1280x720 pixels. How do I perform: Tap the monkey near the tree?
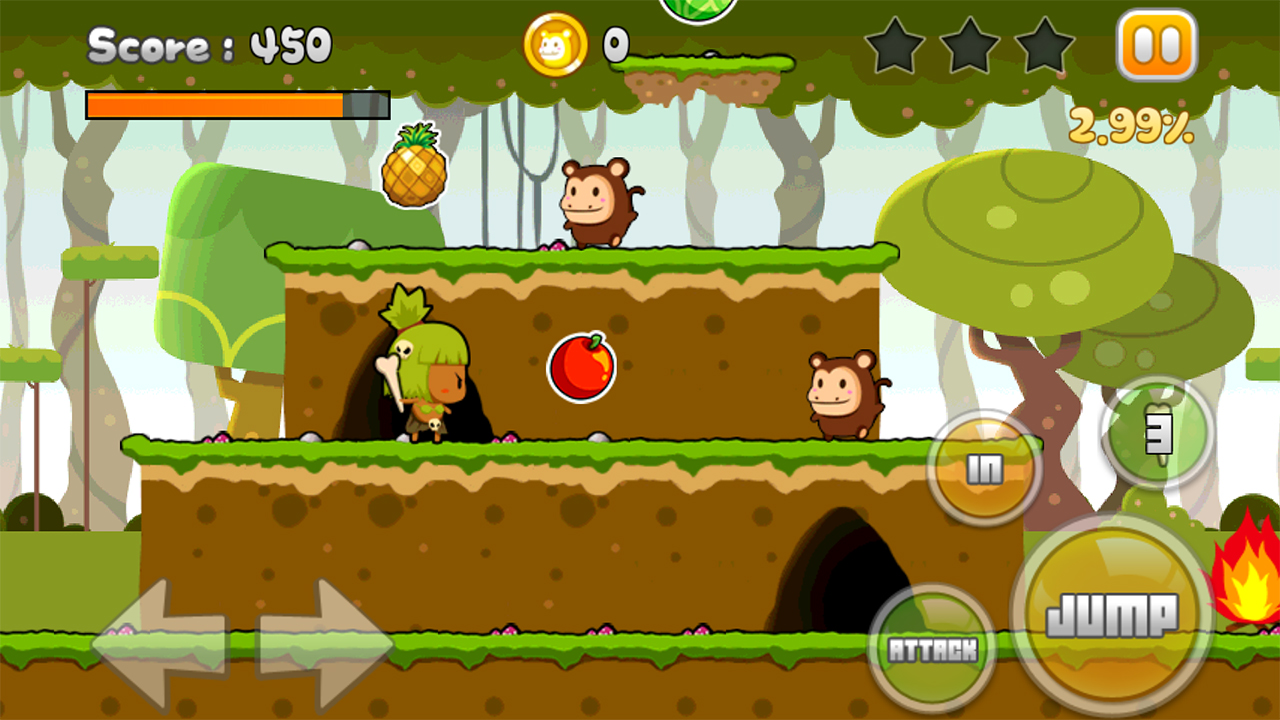(x=843, y=395)
